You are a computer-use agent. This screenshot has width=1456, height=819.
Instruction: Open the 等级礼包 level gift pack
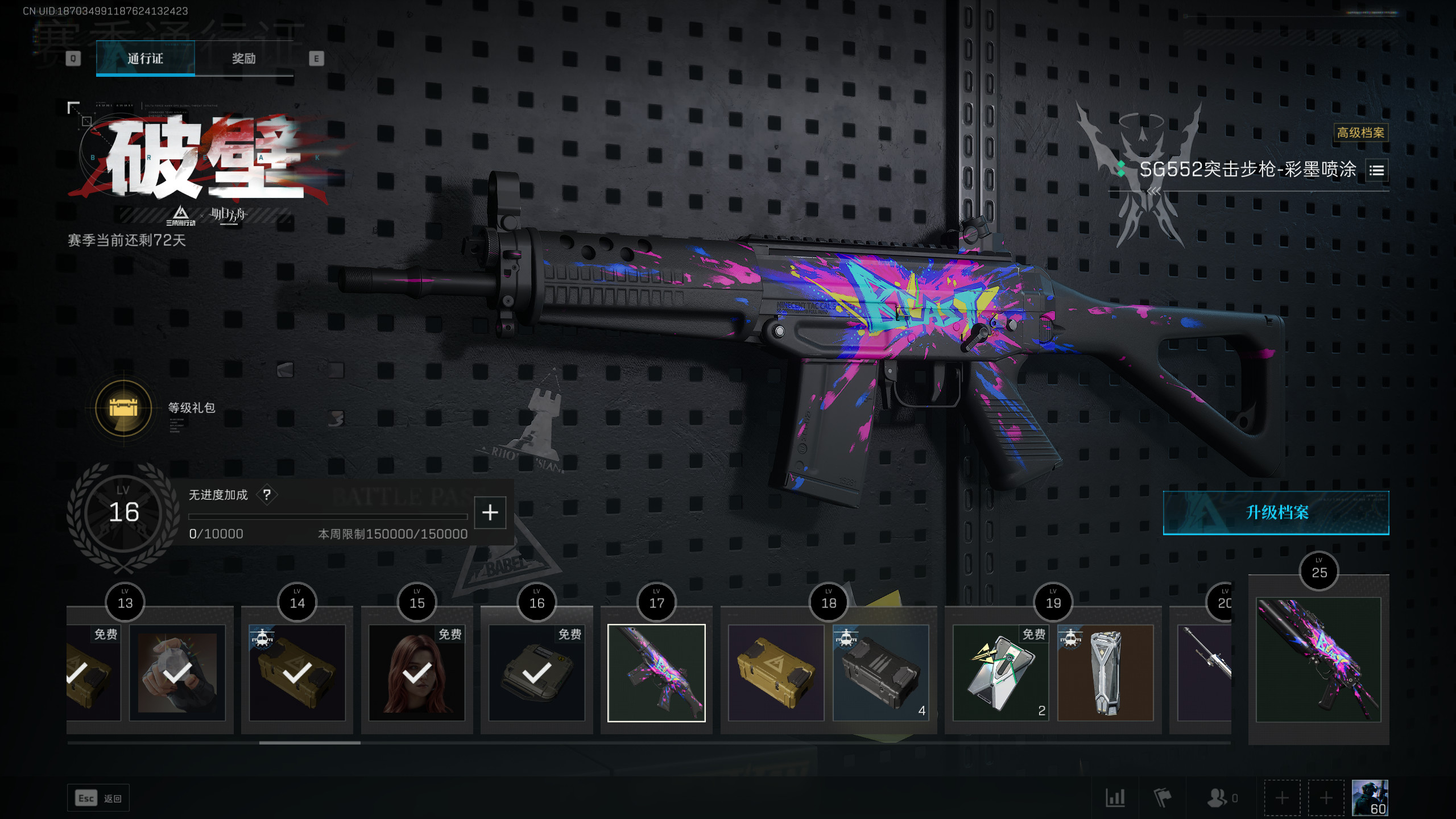click(123, 408)
